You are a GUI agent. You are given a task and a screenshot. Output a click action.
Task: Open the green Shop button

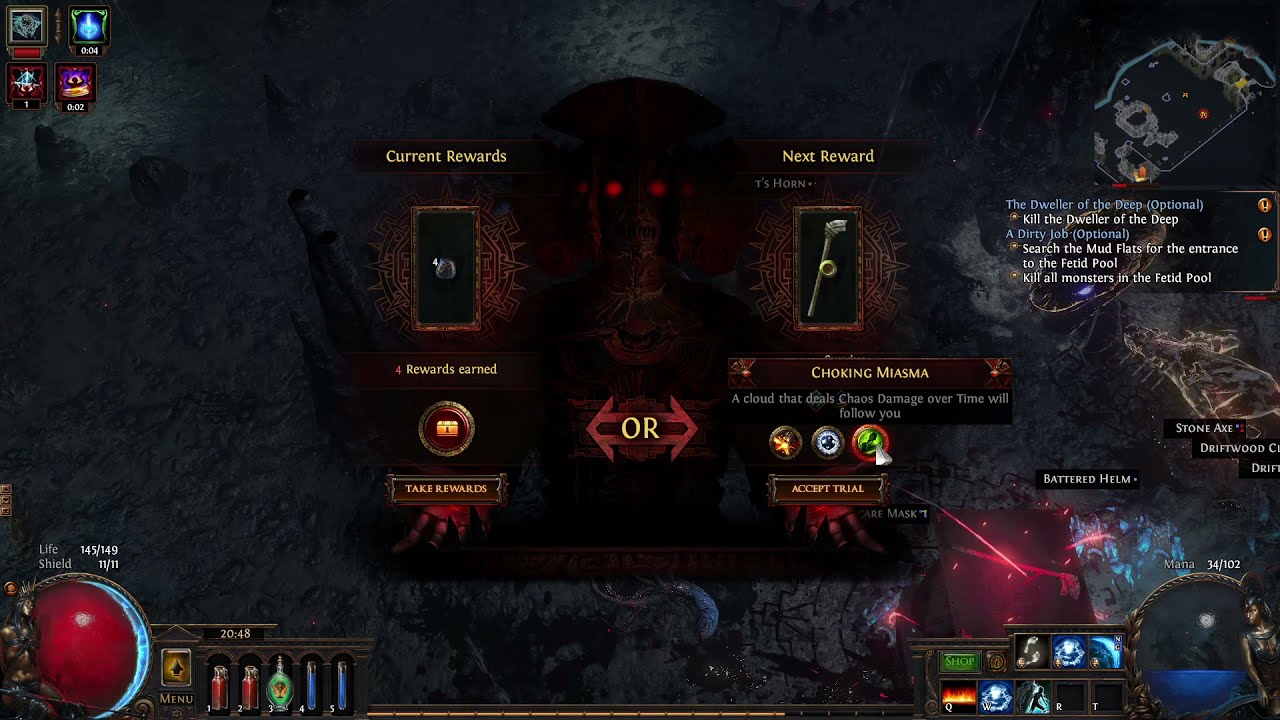pyautogui.click(x=959, y=661)
